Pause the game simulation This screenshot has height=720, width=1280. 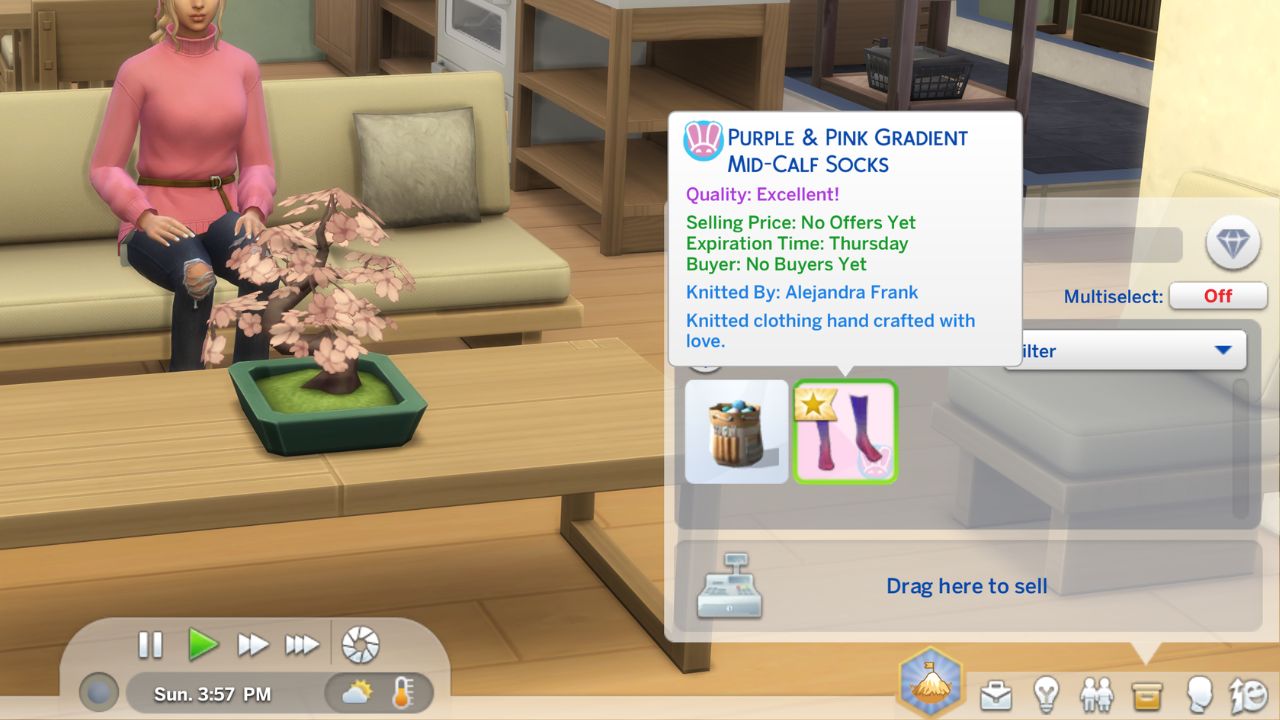pos(150,645)
